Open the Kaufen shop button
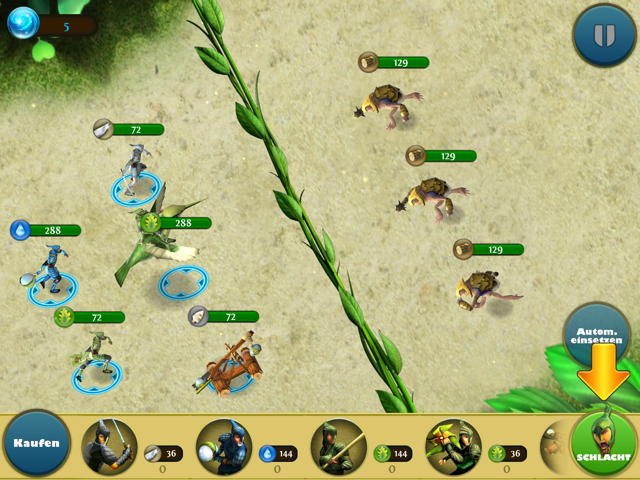Screen dimensions: 640x480 [37, 443]
